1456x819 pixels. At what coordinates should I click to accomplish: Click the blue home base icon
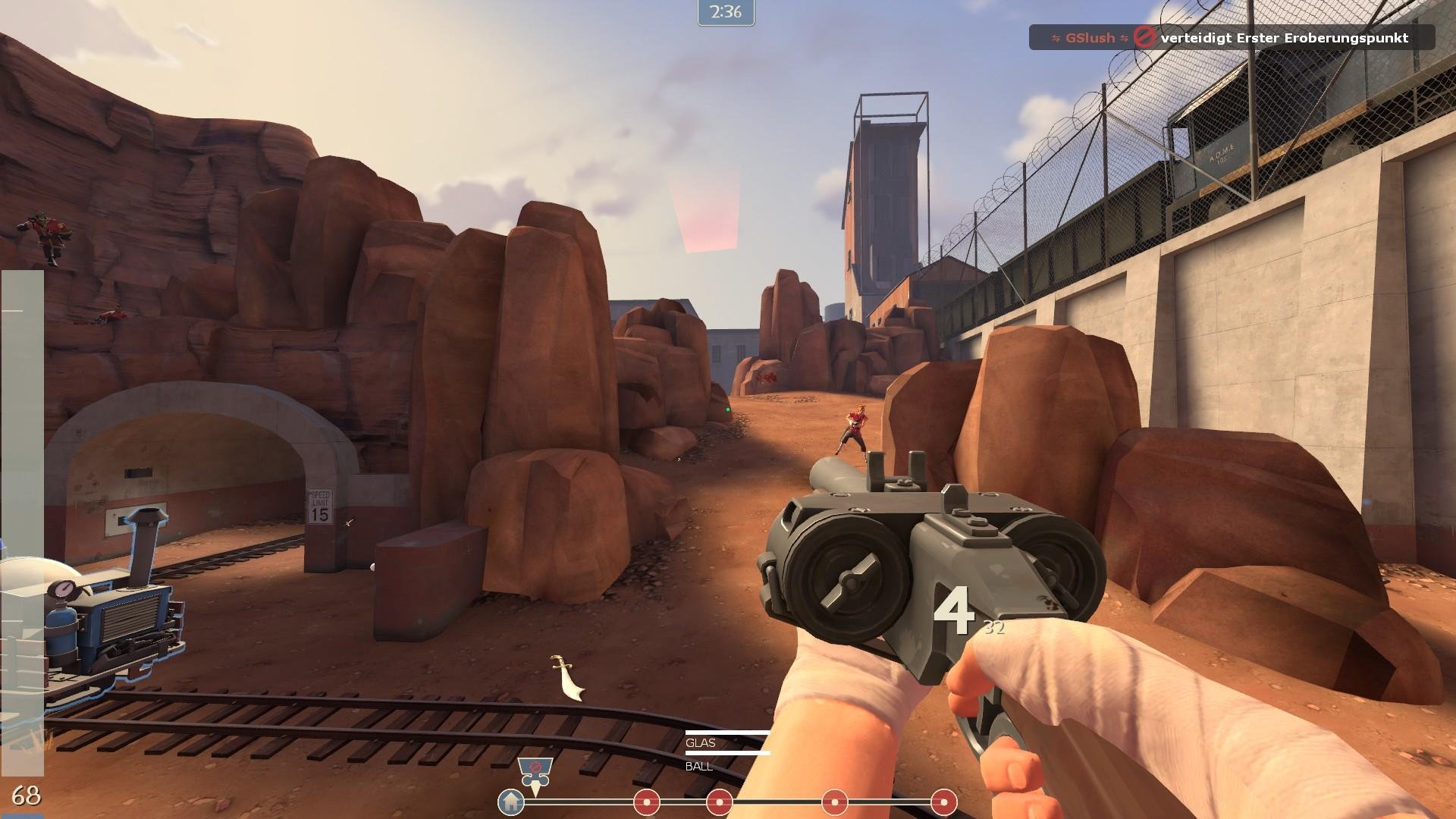(511, 801)
